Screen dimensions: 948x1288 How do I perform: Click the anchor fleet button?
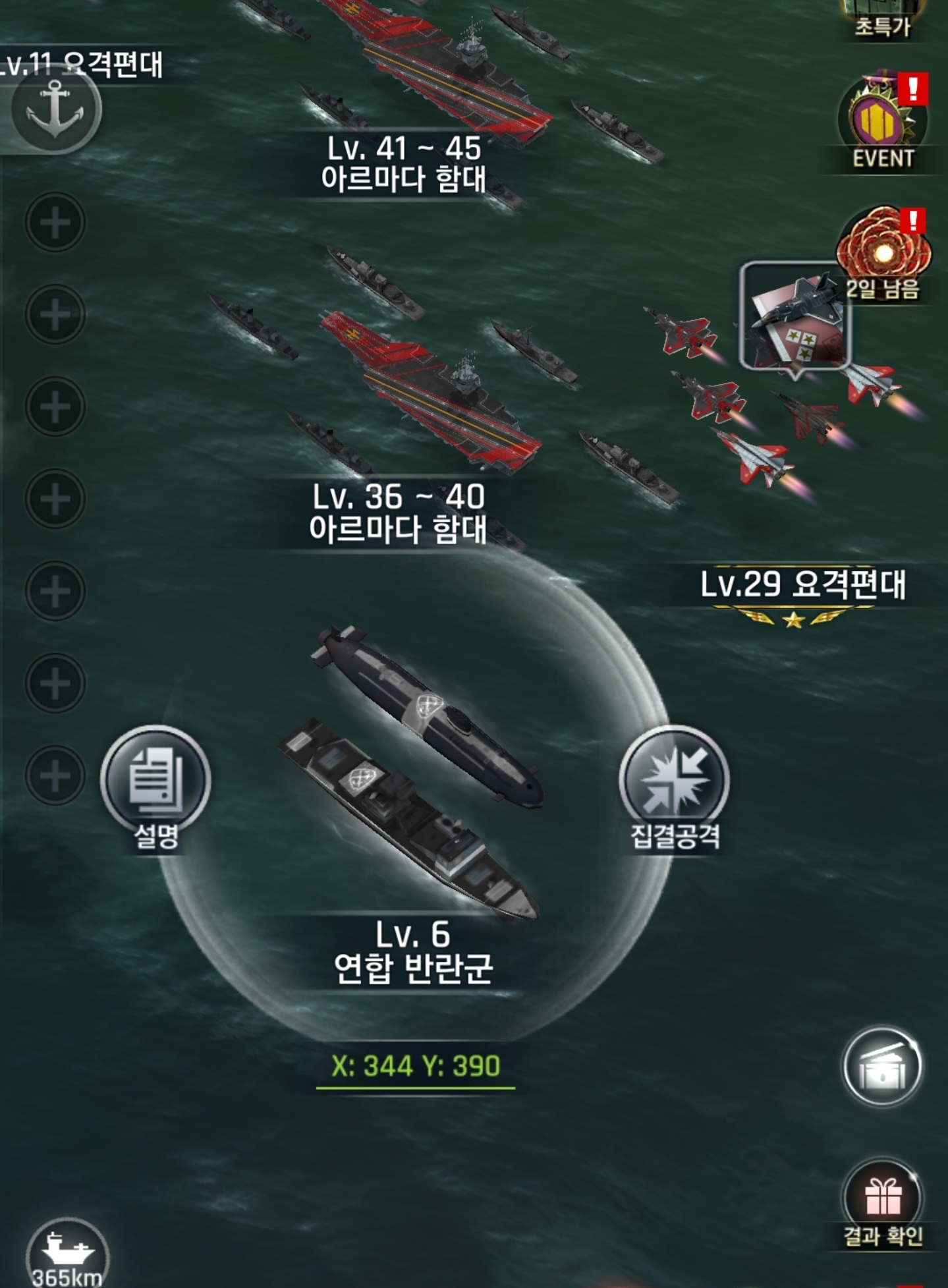coord(56,110)
